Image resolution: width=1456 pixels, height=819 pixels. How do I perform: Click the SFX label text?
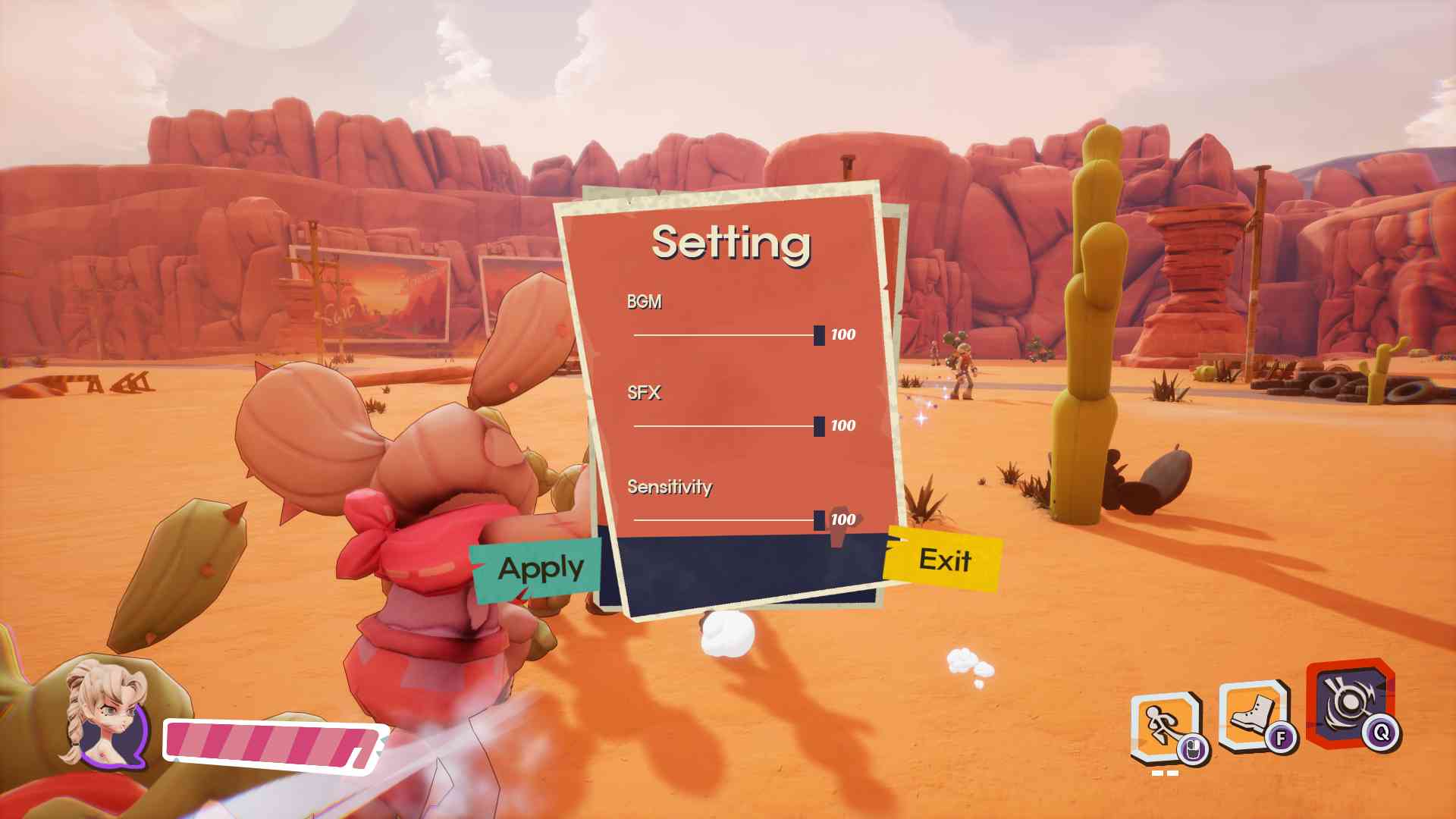pyautogui.click(x=644, y=393)
